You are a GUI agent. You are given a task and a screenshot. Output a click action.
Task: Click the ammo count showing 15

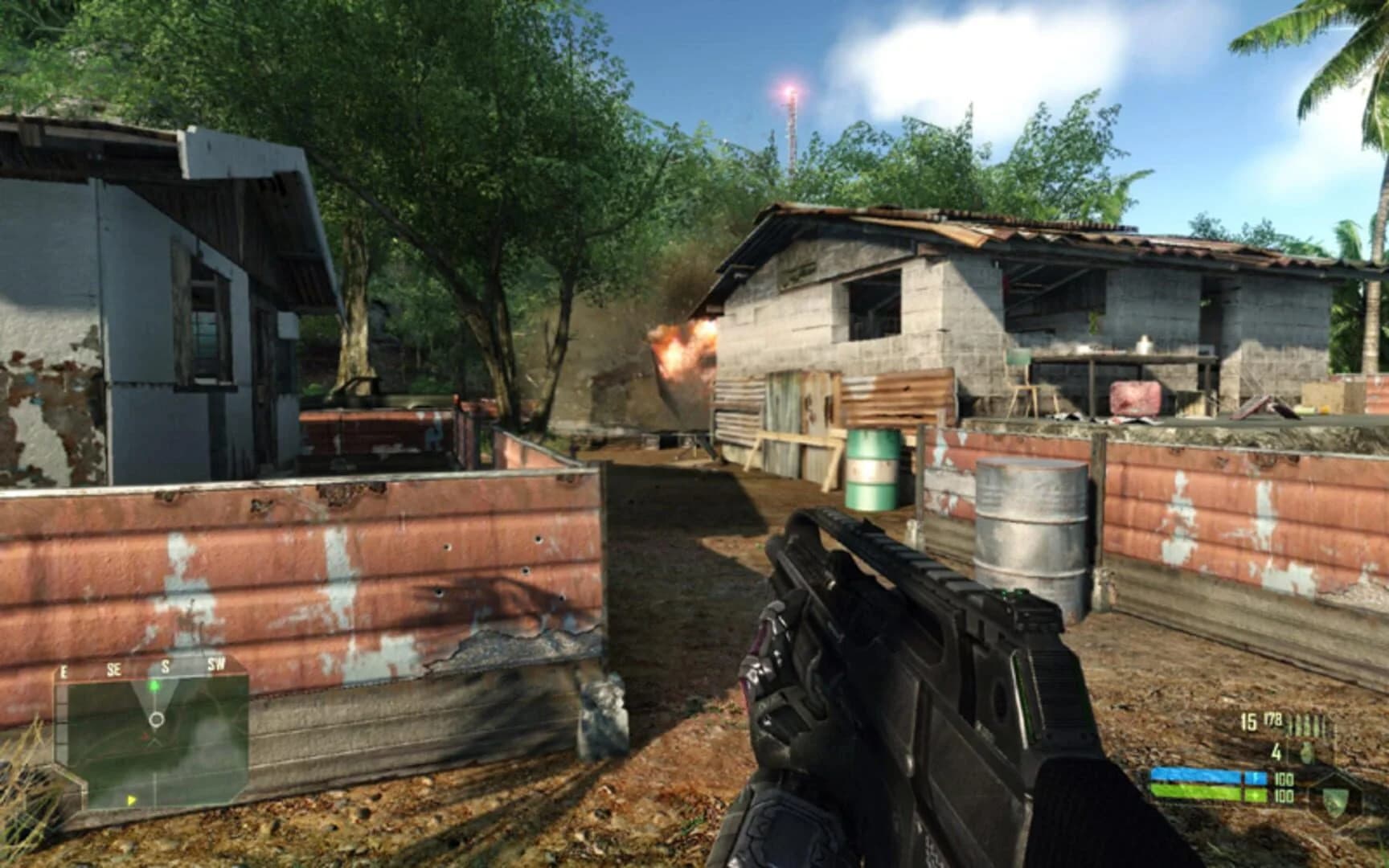[1248, 722]
